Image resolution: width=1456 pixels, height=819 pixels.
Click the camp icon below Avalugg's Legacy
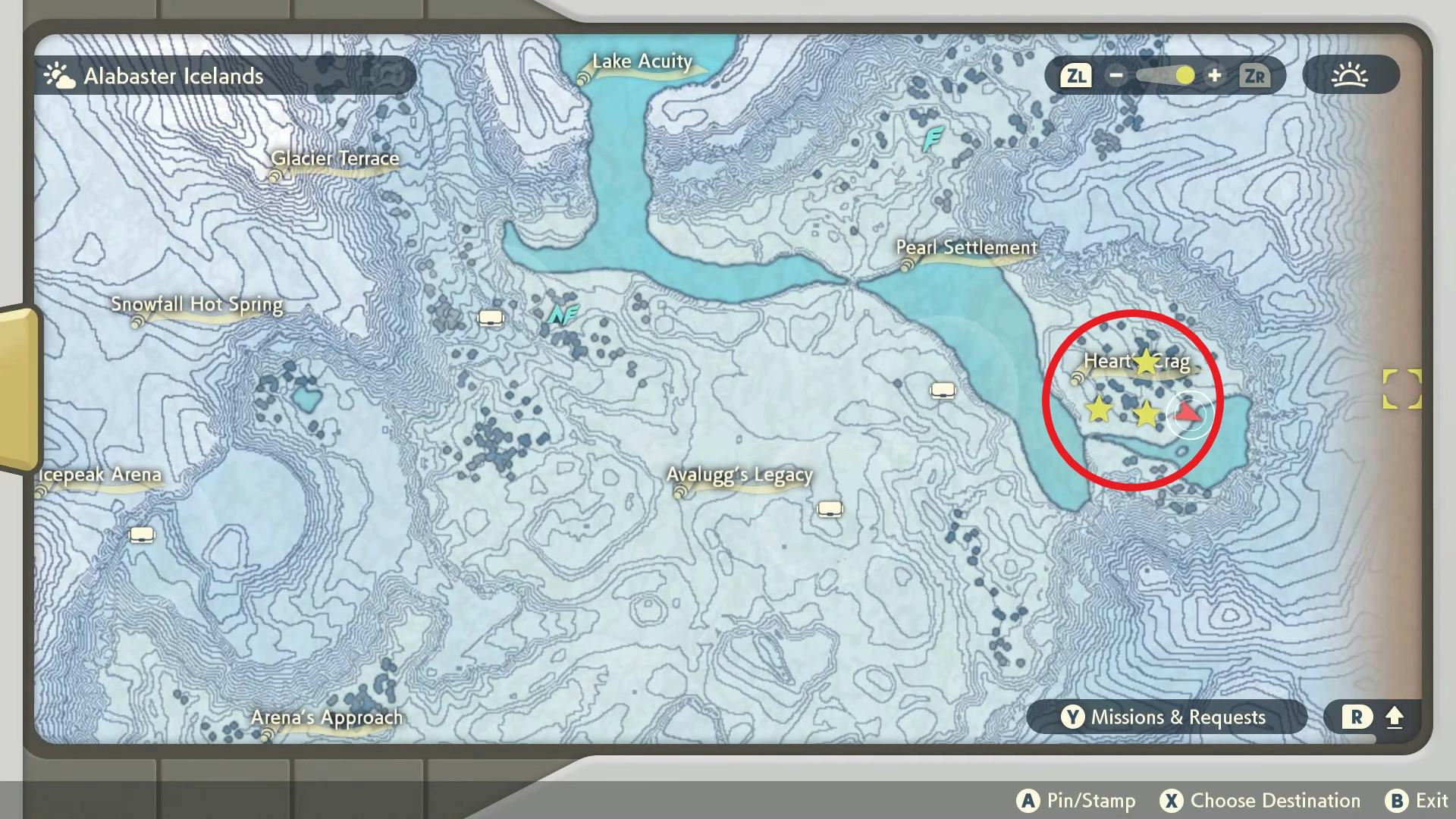pos(829,508)
